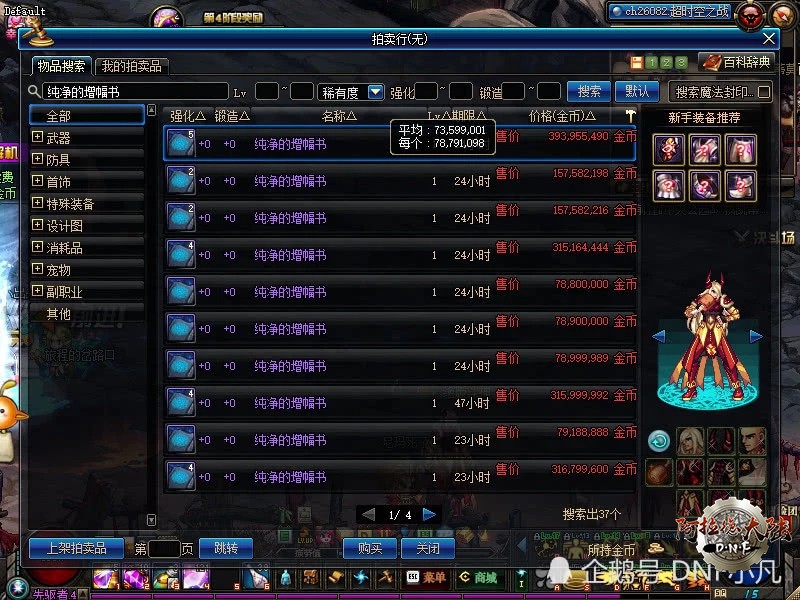Open the 百科辞典 encyclopedia
Image resolution: width=800 pixels, height=600 pixels.
click(x=738, y=62)
